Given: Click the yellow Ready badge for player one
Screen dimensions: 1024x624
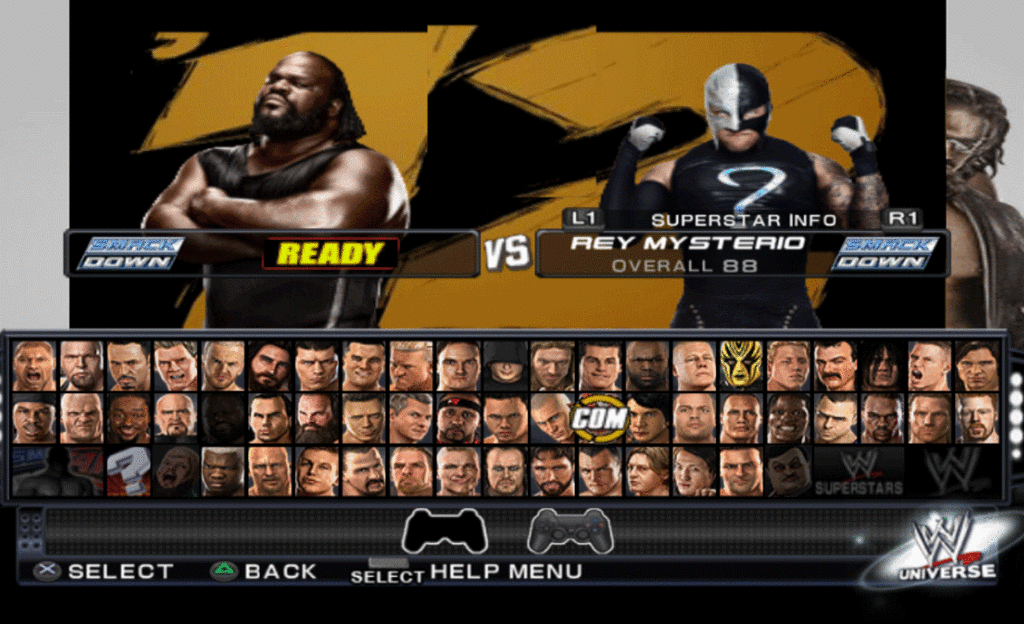Looking at the screenshot, I should pyautogui.click(x=330, y=254).
